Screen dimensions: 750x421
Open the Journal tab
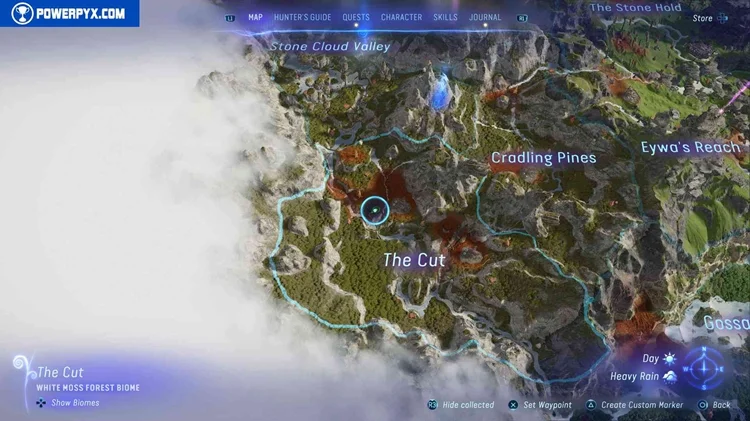pos(485,17)
